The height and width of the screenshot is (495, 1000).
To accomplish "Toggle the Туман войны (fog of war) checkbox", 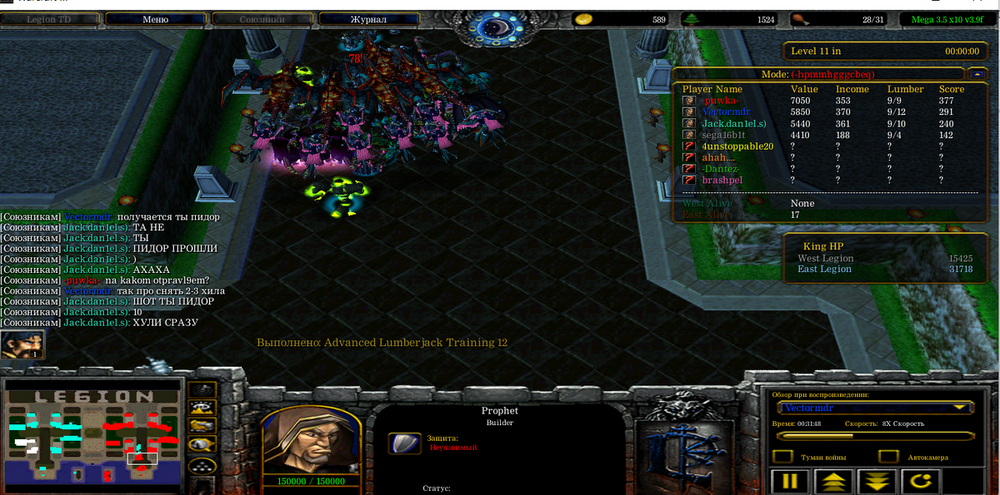I will (x=785, y=457).
